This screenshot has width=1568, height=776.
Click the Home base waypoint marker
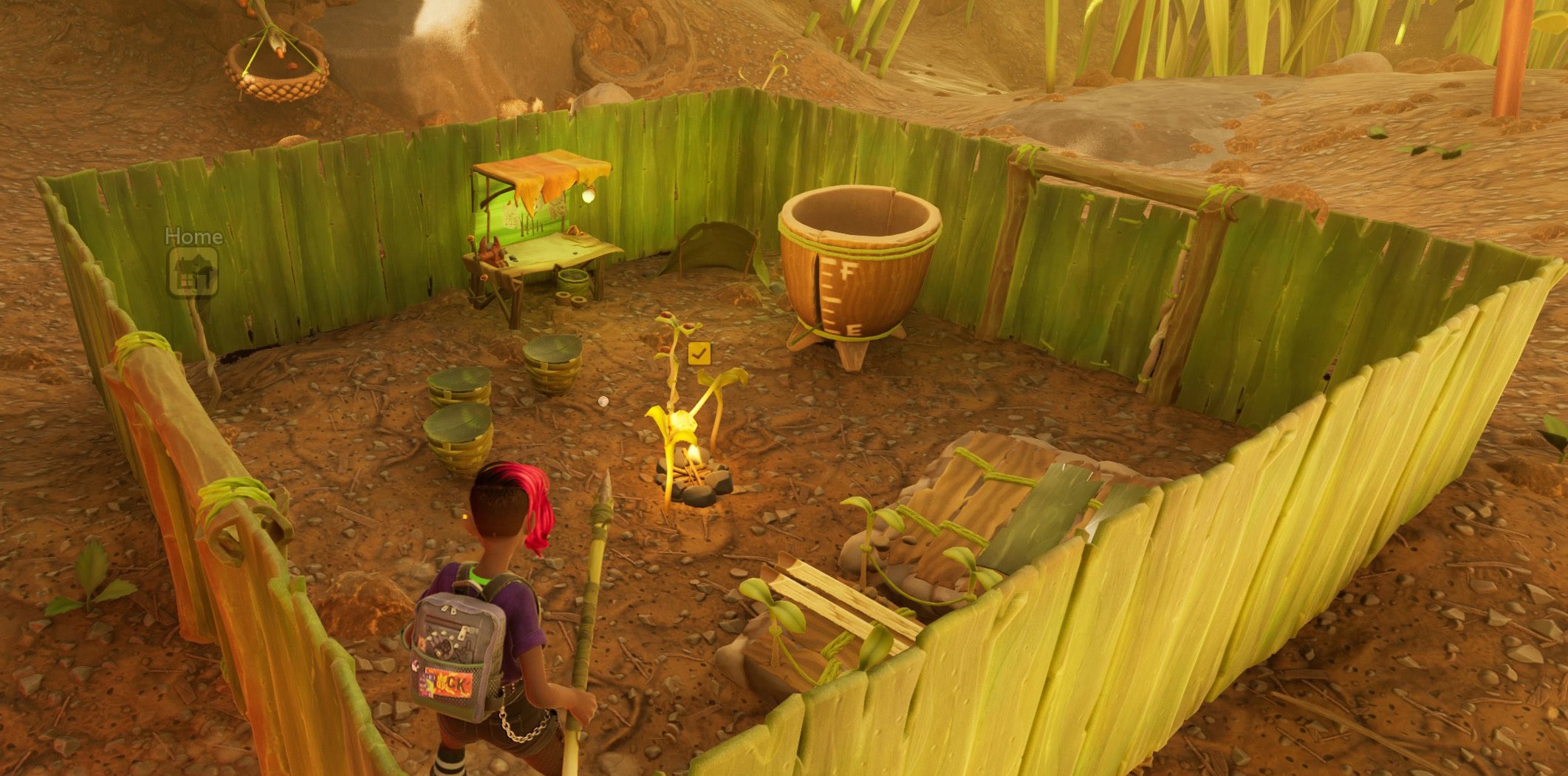pyautogui.click(x=193, y=271)
